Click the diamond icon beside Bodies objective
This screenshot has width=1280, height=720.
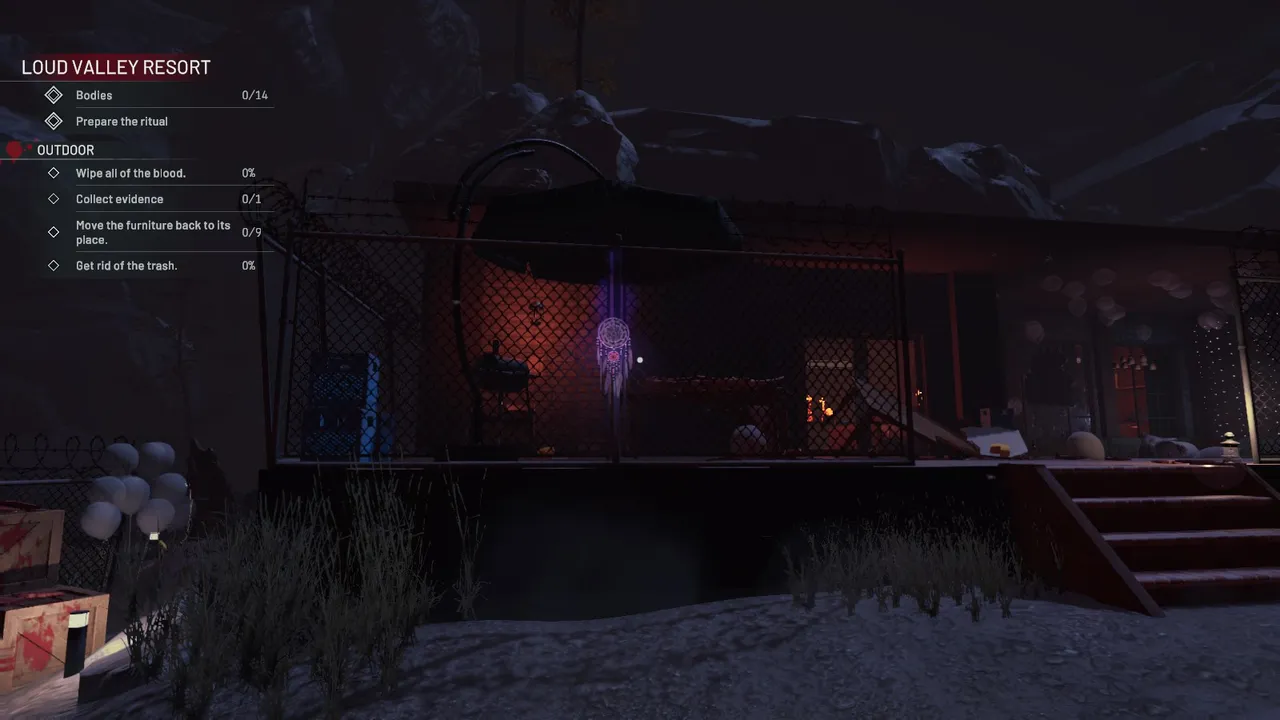[x=54, y=95]
